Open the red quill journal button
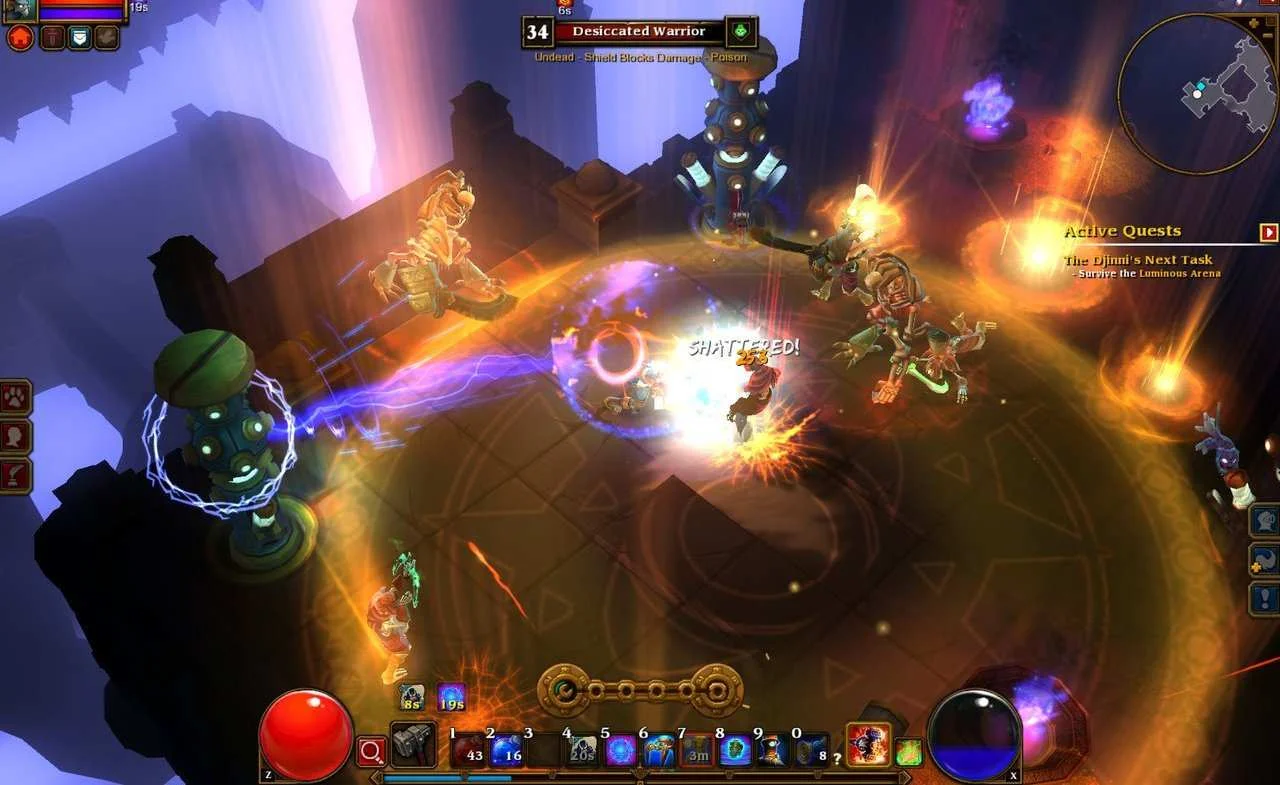Image resolution: width=1280 pixels, height=785 pixels. point(16,476)
